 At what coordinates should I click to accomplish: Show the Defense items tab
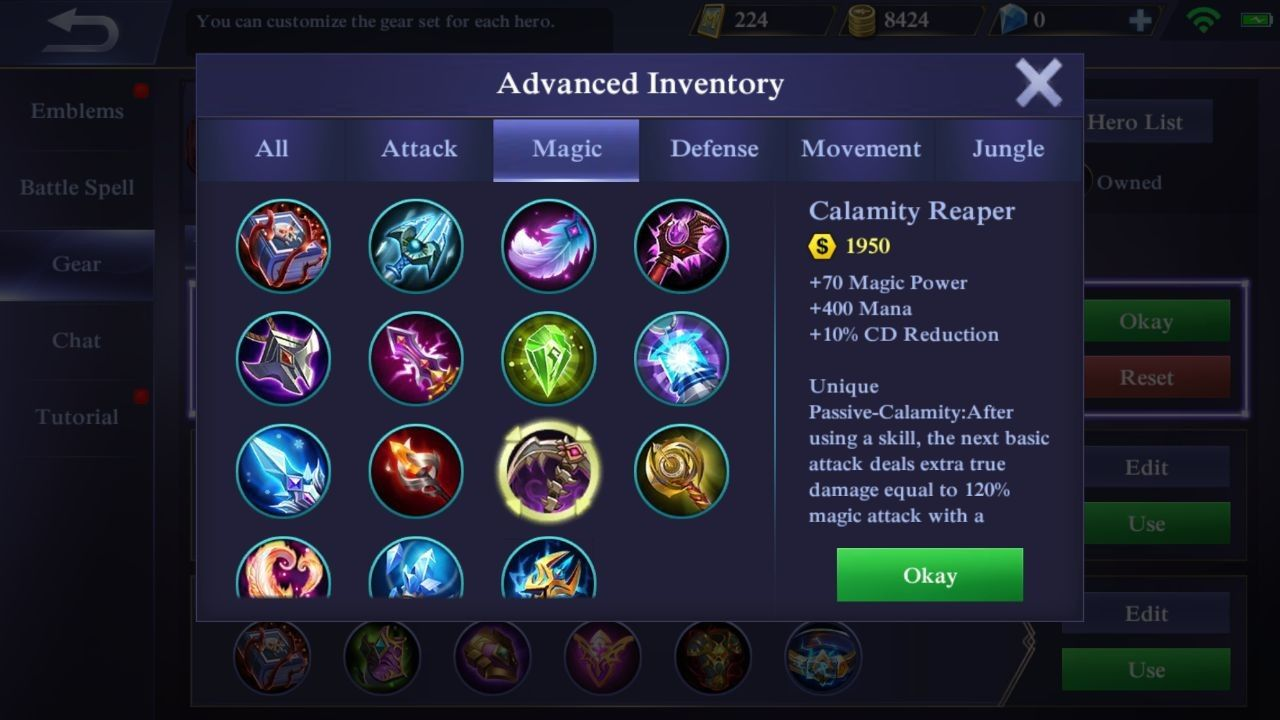[714, 149]
